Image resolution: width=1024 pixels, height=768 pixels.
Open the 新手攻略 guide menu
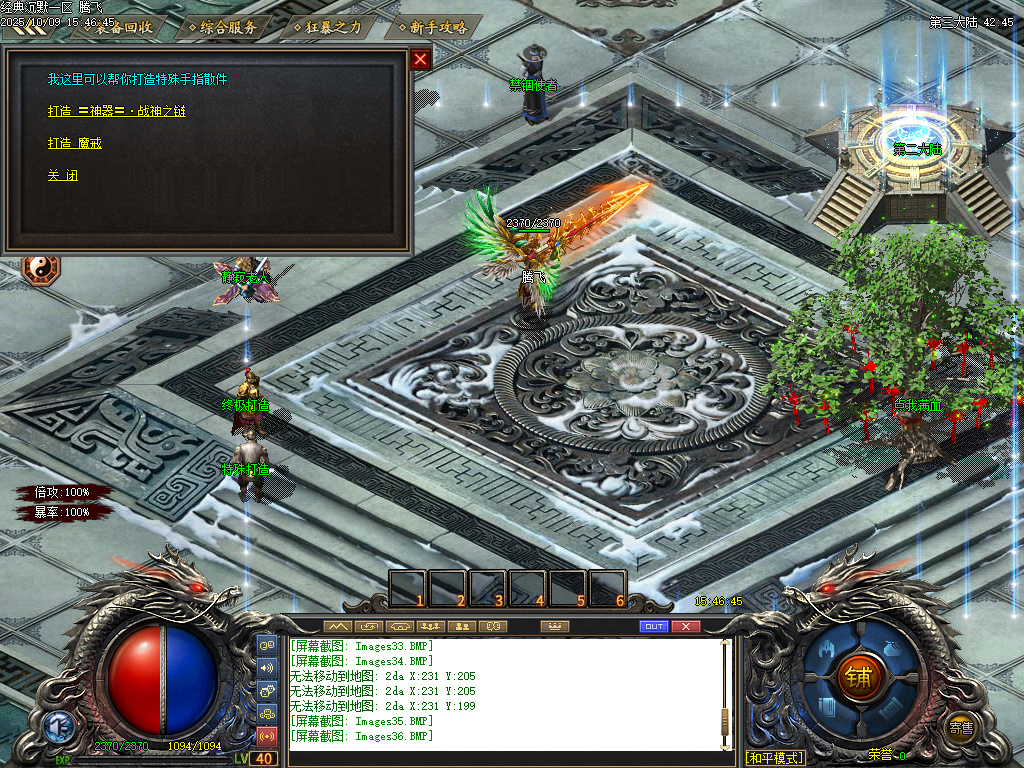coord(433,27)
